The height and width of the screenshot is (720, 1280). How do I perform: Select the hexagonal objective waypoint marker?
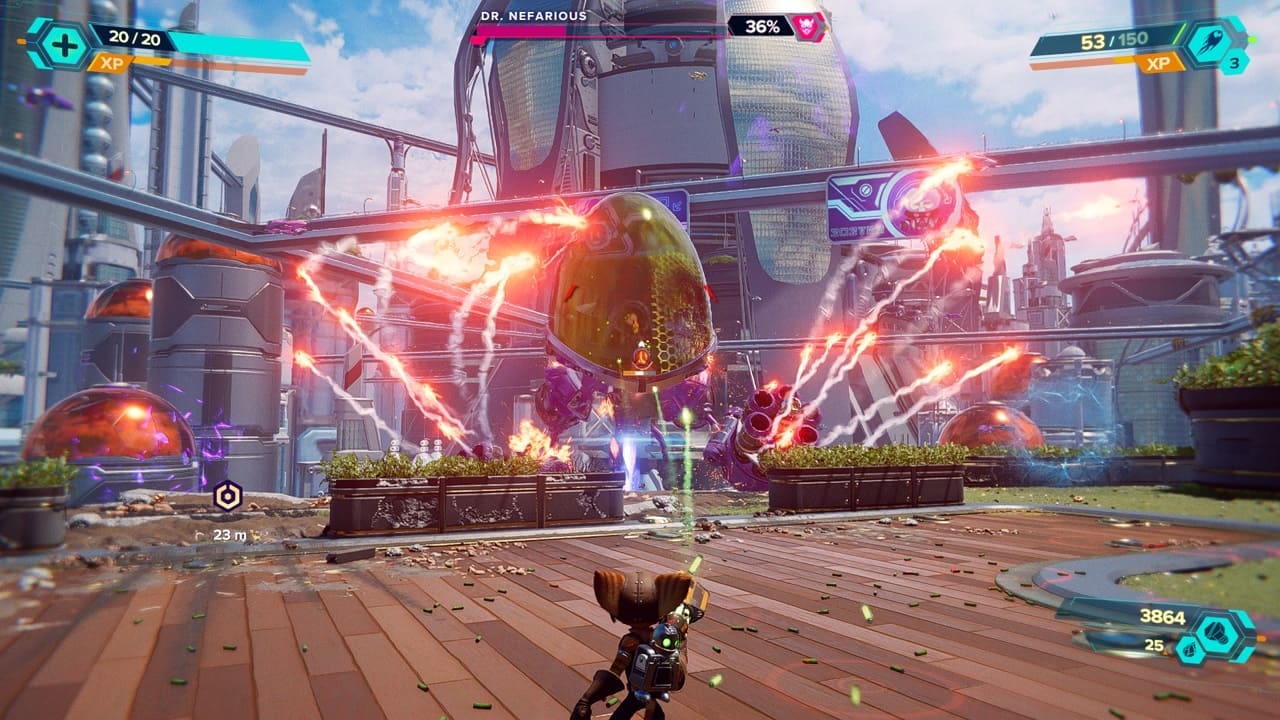[227, 496]
